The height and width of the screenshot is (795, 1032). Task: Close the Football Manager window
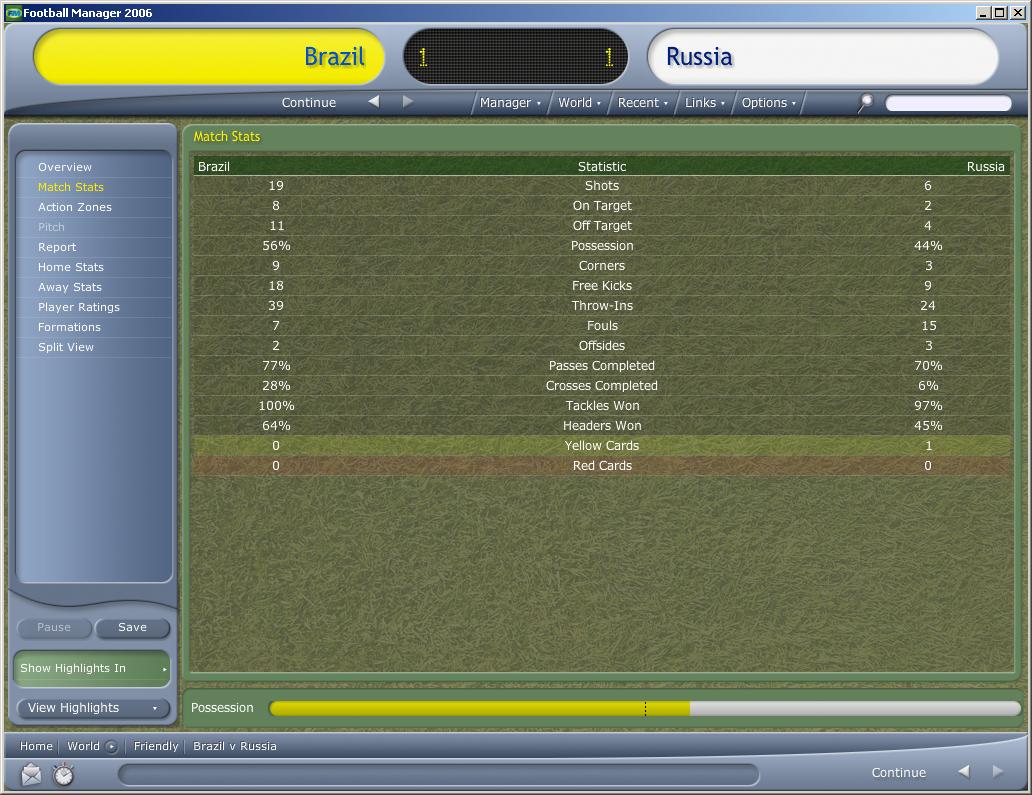click(x=1018, y=13)
